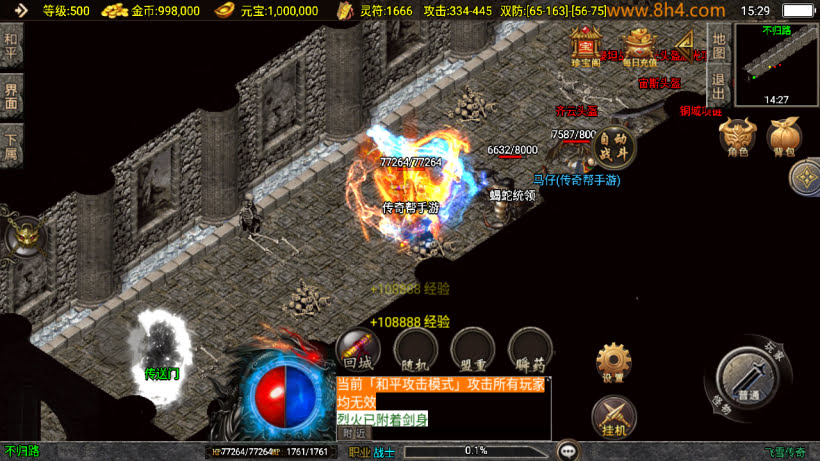Click the 界面 interface button
Viewport: 820px width, 461px height.
click(x=11, y=96)
